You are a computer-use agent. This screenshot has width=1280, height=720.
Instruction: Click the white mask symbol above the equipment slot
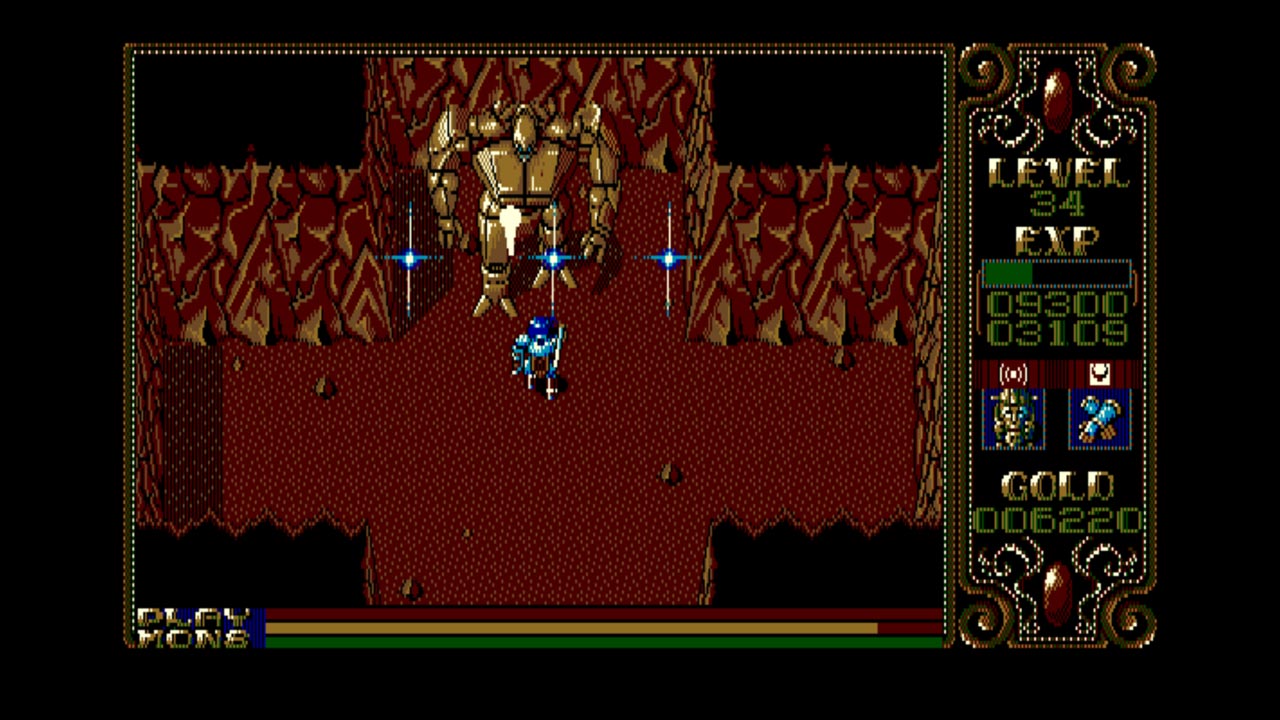tap(1099, 374)
